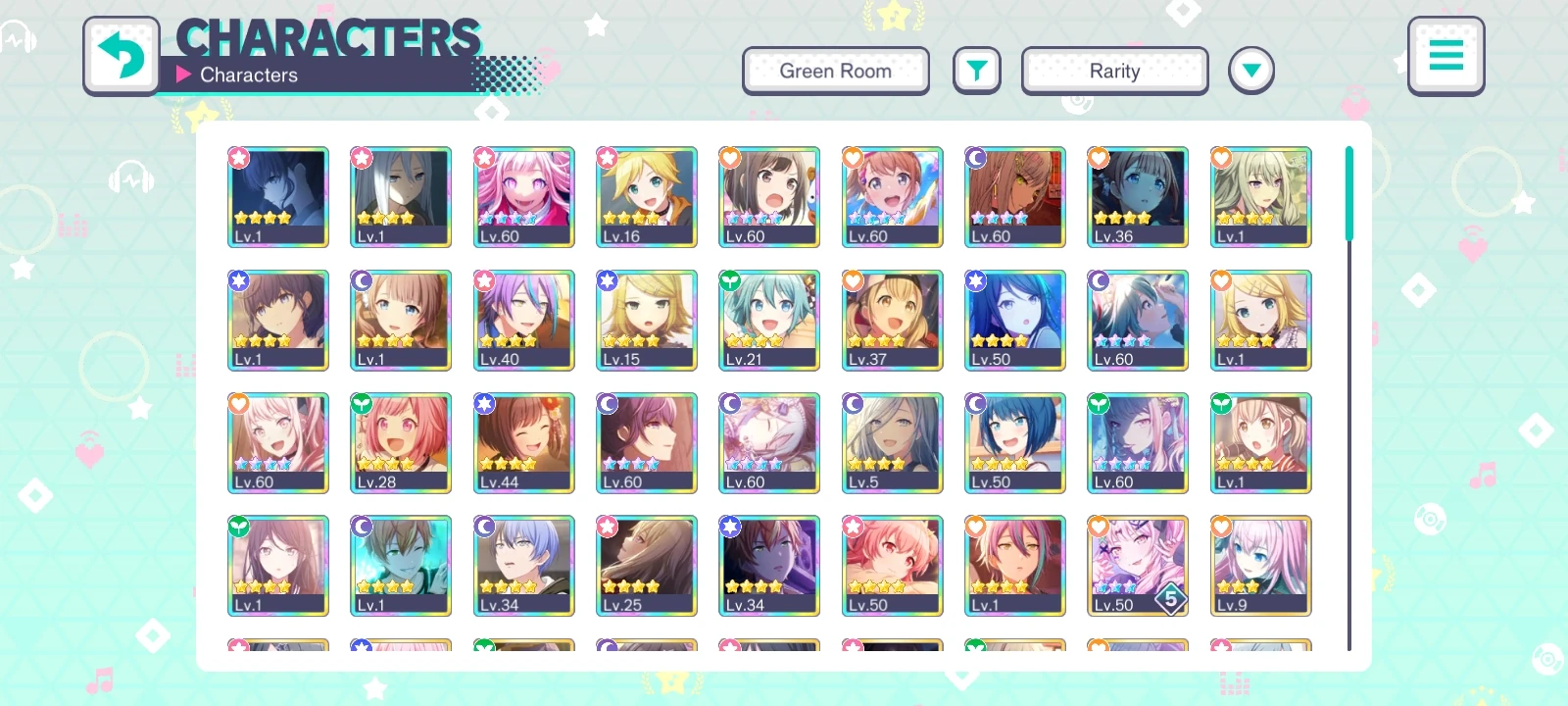Open the CHARACTERS title header
Image resolution: width=1568 pixels, height=706 pixels.
coord(328,38)
